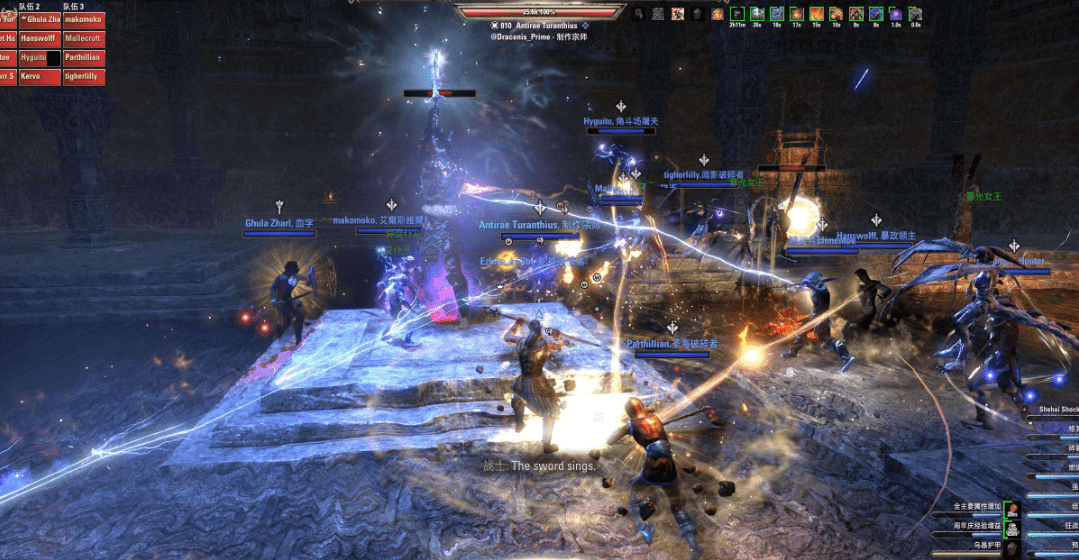Target Parthillian in the group frame

pyautogui.click(x=84, y=58)
